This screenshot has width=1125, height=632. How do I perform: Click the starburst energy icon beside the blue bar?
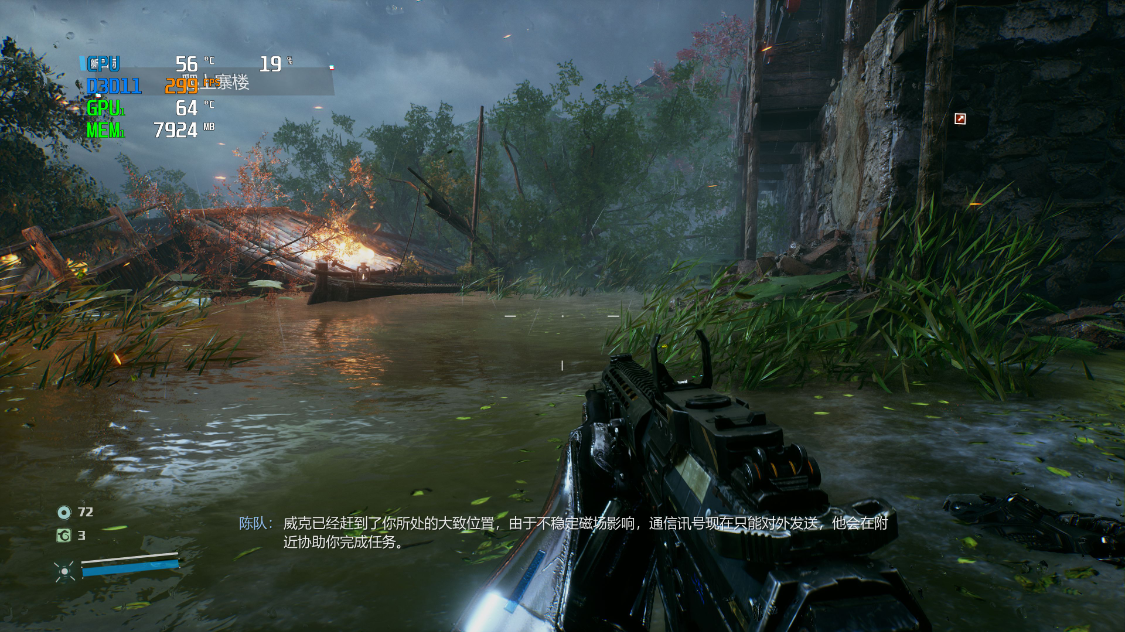coord(65,571)
